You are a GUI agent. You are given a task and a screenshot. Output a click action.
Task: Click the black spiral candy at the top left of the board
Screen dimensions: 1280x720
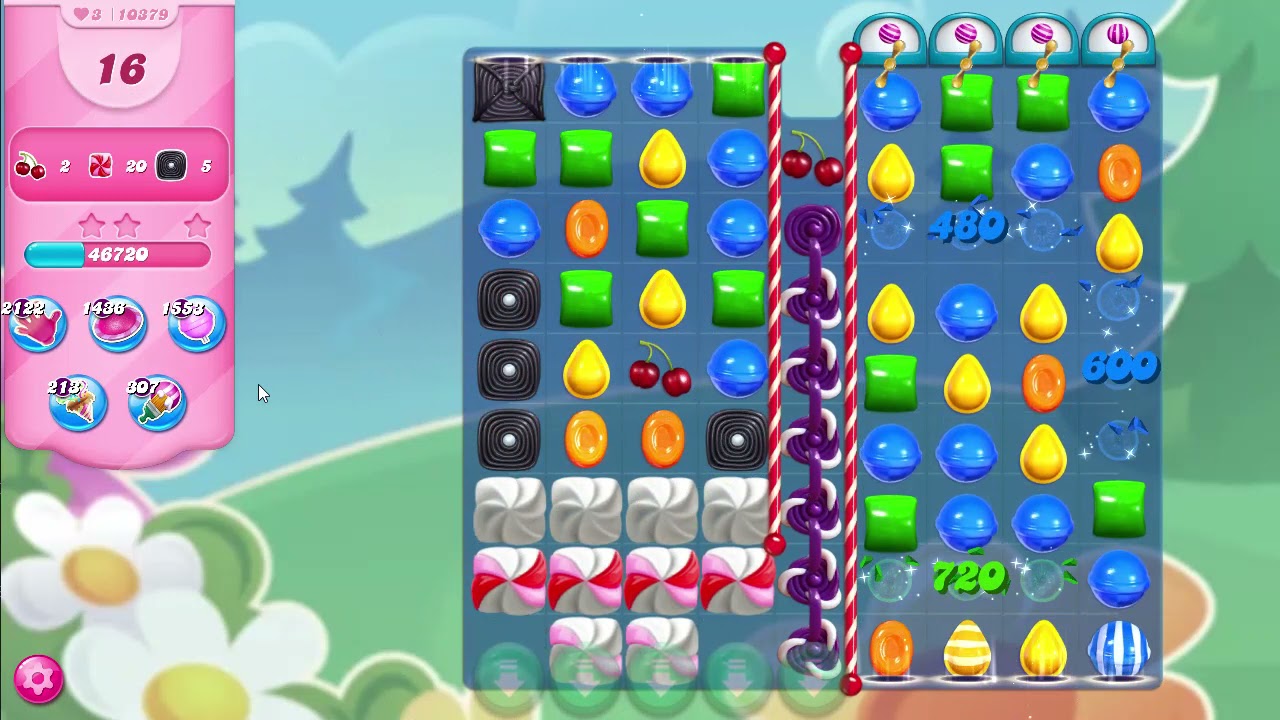pos(509,89)
